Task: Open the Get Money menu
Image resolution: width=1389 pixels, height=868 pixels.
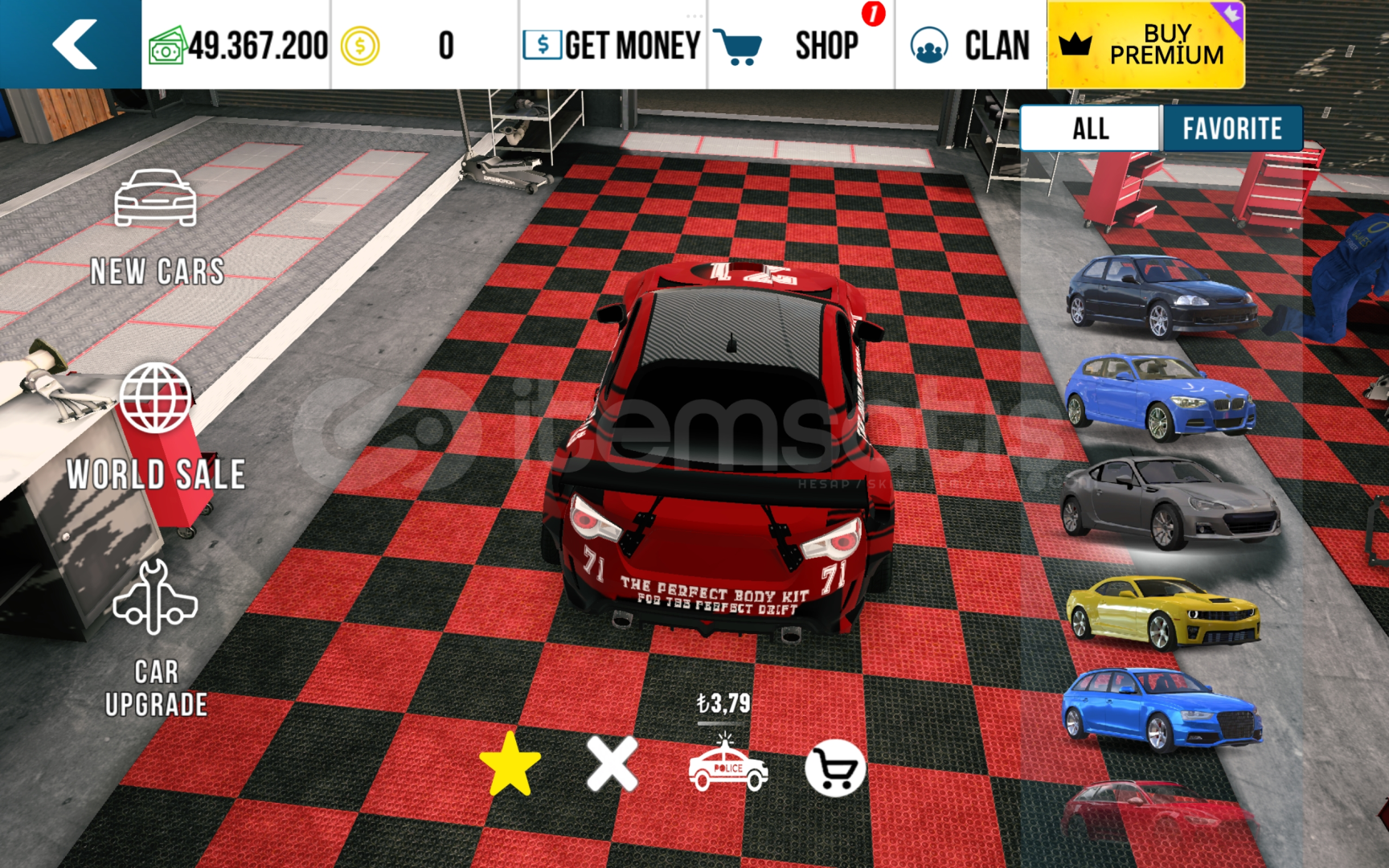Action: point(613,45)
